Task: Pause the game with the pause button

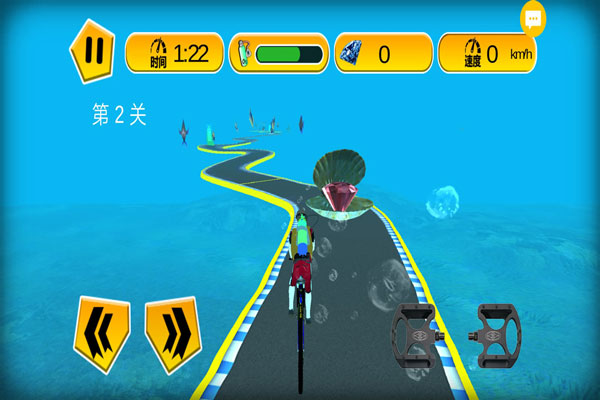Action: click(x=91, y=50)
